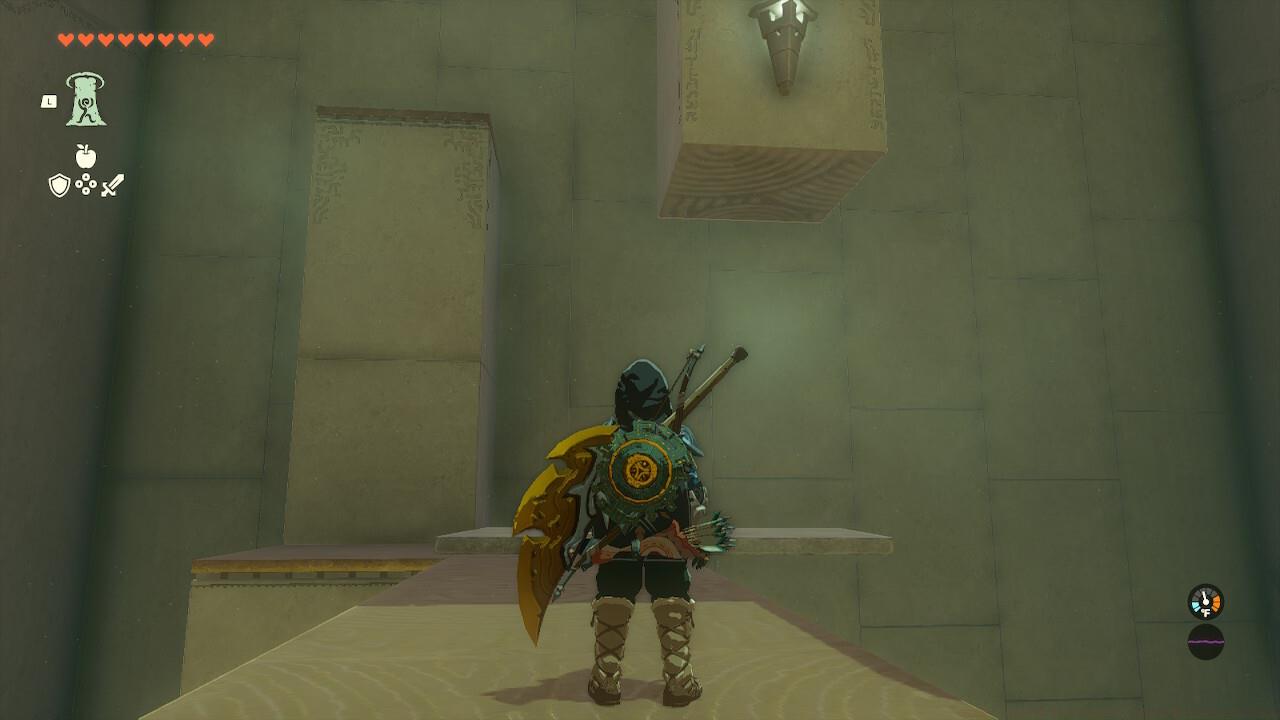Viewport: 1280px width, 720px height.
Task: Click the temperature gauge showing °F
Action: pyautogui.click(x=1205, y=602)
